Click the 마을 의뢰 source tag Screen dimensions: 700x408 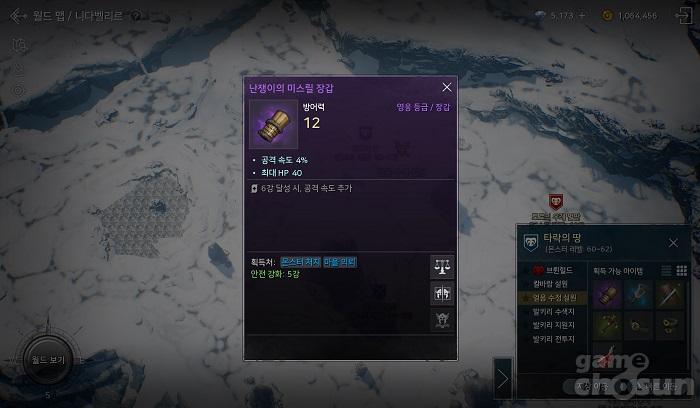[x=340, y=262]
